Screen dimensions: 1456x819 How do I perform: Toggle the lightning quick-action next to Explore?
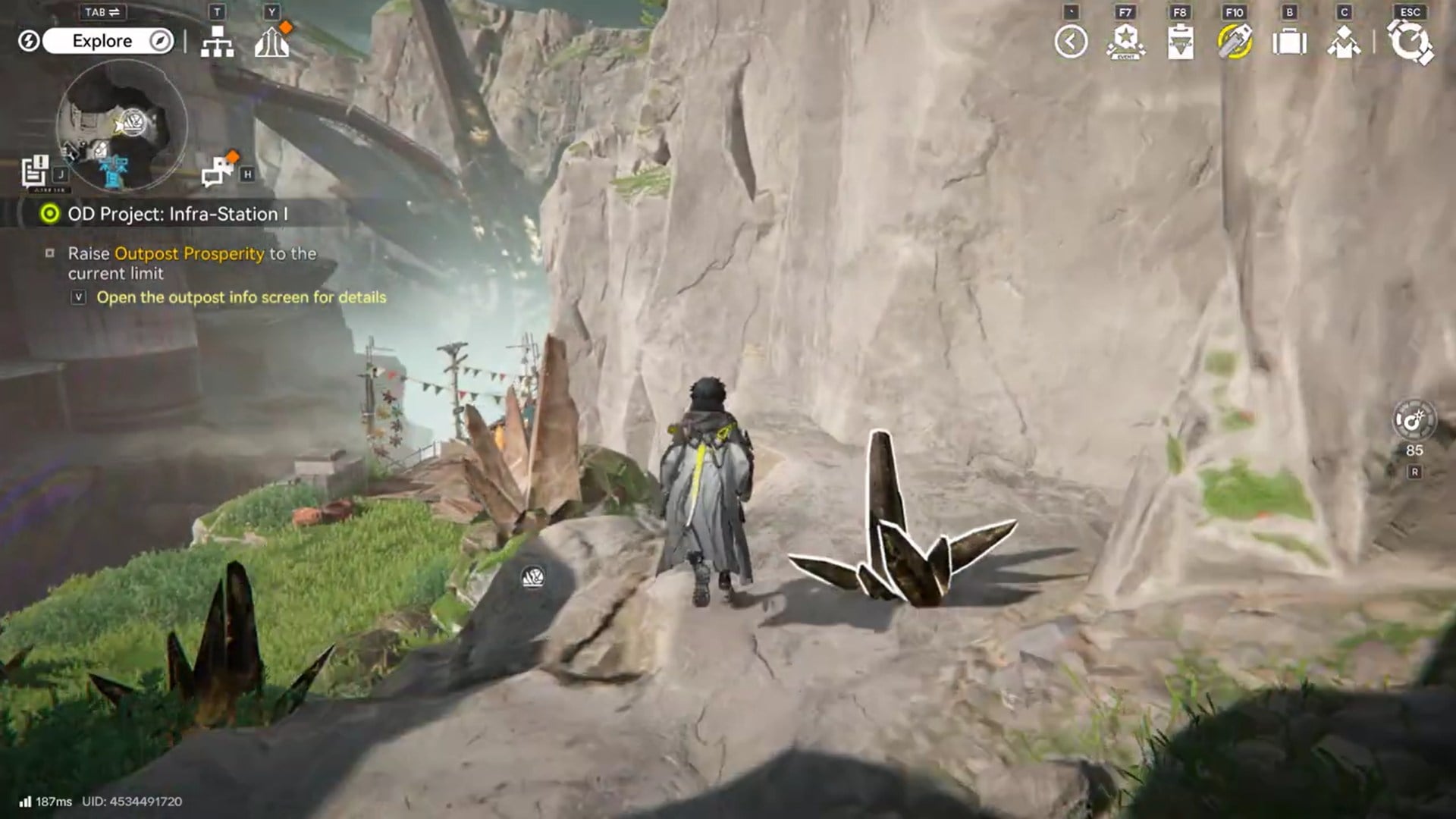pyautogui.click(x=29, y=41)
